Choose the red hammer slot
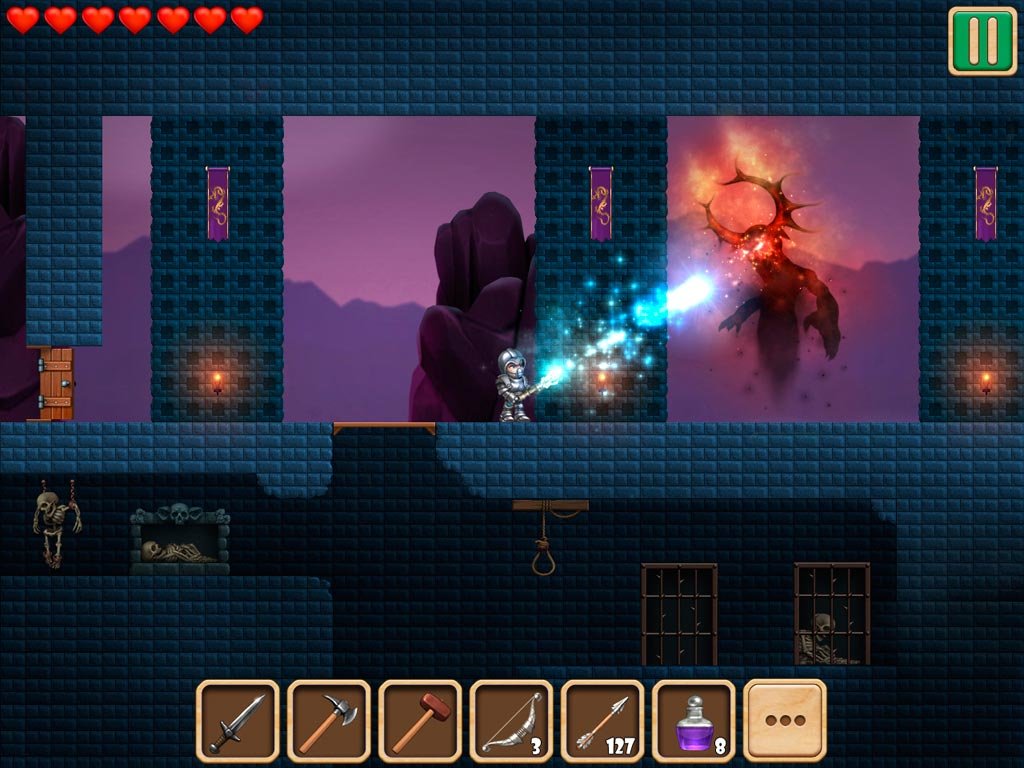This screenshot has height=768, width=1024. click(420, 721)
